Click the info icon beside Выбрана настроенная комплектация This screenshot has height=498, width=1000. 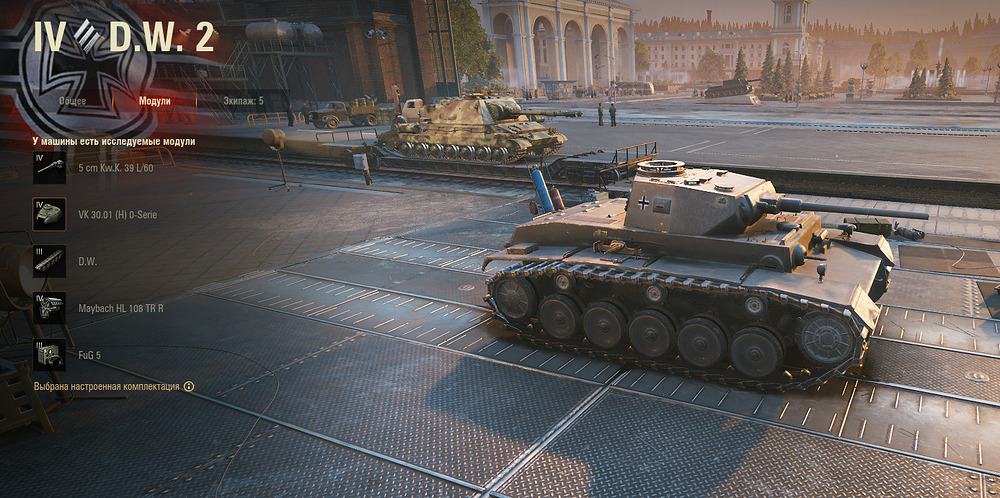coord(189,386)
